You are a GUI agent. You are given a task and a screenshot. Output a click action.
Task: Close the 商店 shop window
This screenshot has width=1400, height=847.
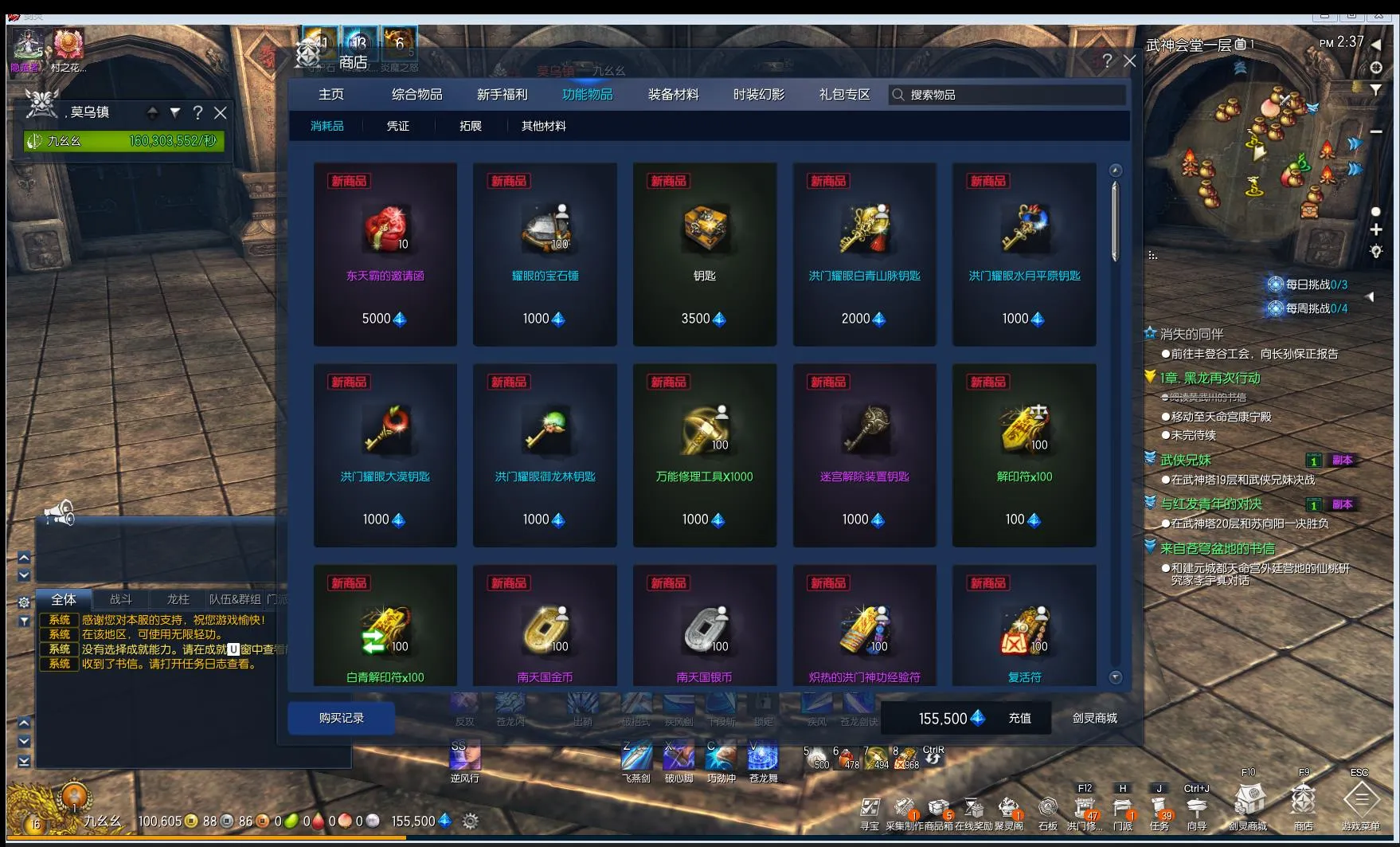(1129, 61)
